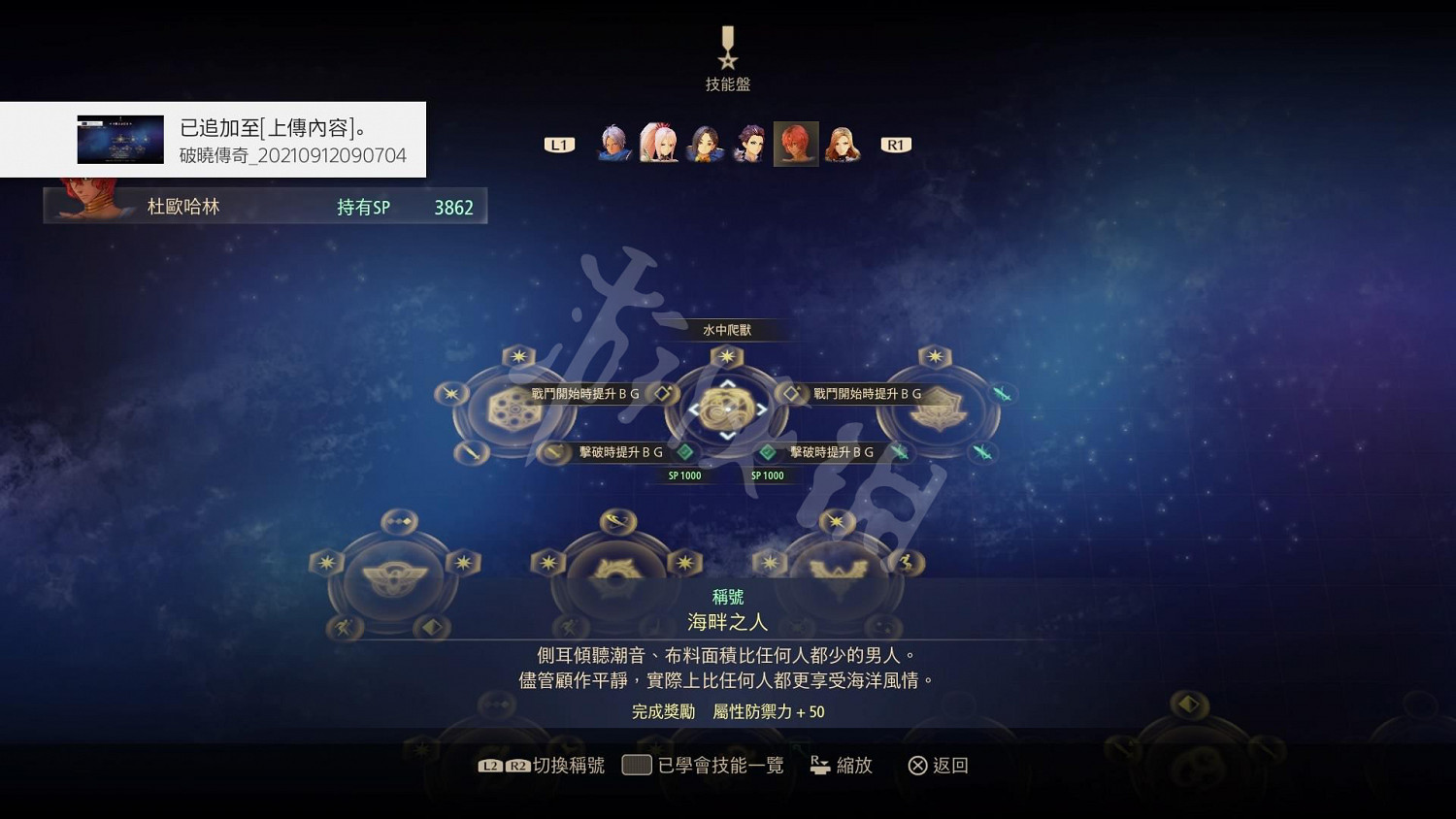The height and width of the screenshot is (819, 1456).
Task: Click the 破曉傳奇 upload notification thumbnail
Action: click(120, 138)
